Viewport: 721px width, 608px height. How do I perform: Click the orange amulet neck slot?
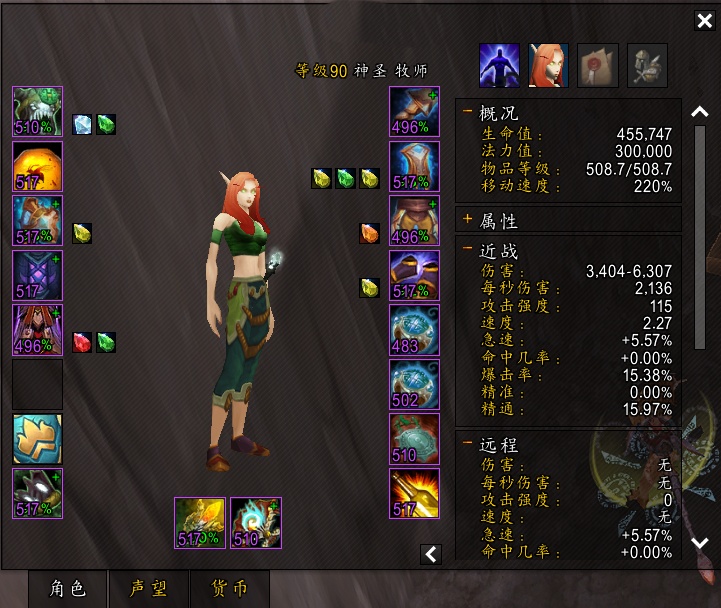[38, 166]
